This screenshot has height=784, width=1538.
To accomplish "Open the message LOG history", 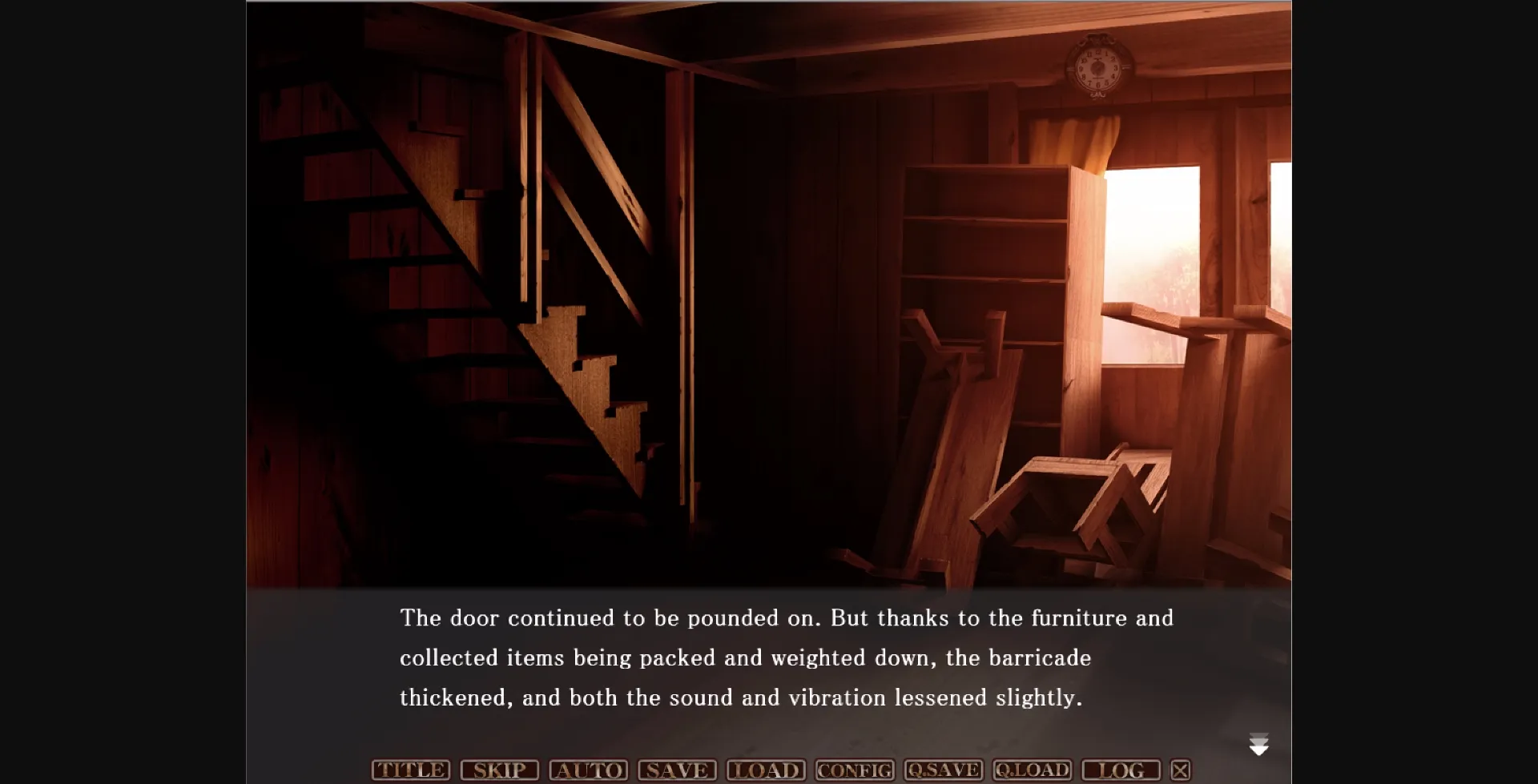I will (1121, 770).
